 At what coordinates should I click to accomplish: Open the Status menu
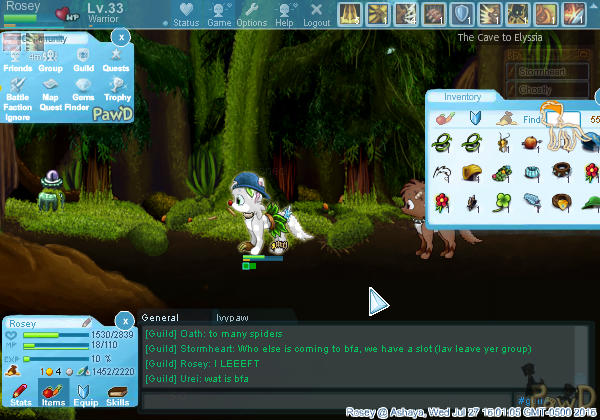(185, 15)
